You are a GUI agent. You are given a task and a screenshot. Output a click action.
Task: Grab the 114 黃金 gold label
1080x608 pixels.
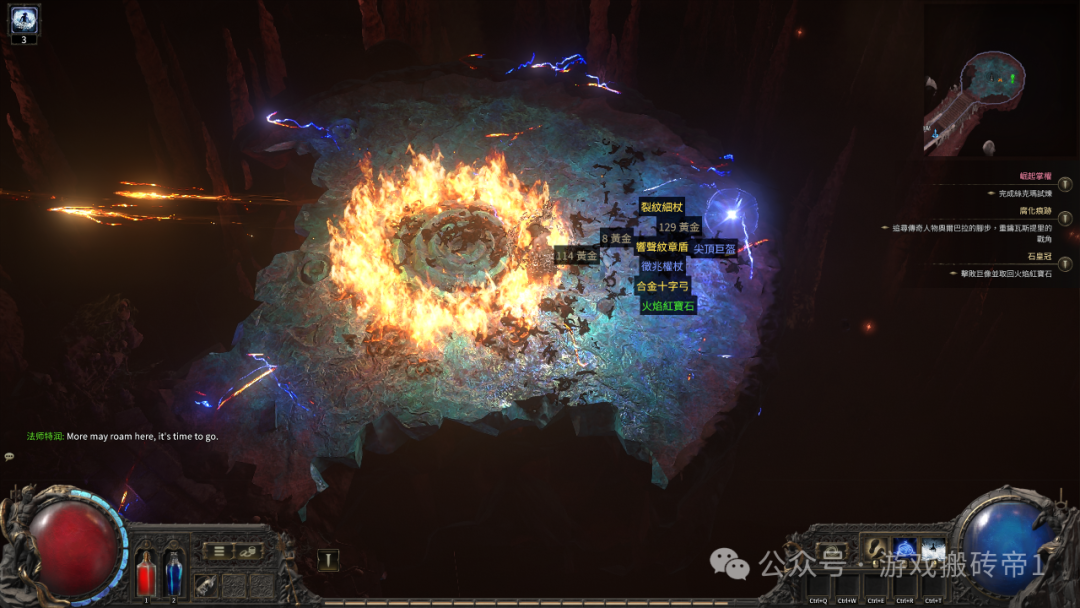[x=576, y=256]
